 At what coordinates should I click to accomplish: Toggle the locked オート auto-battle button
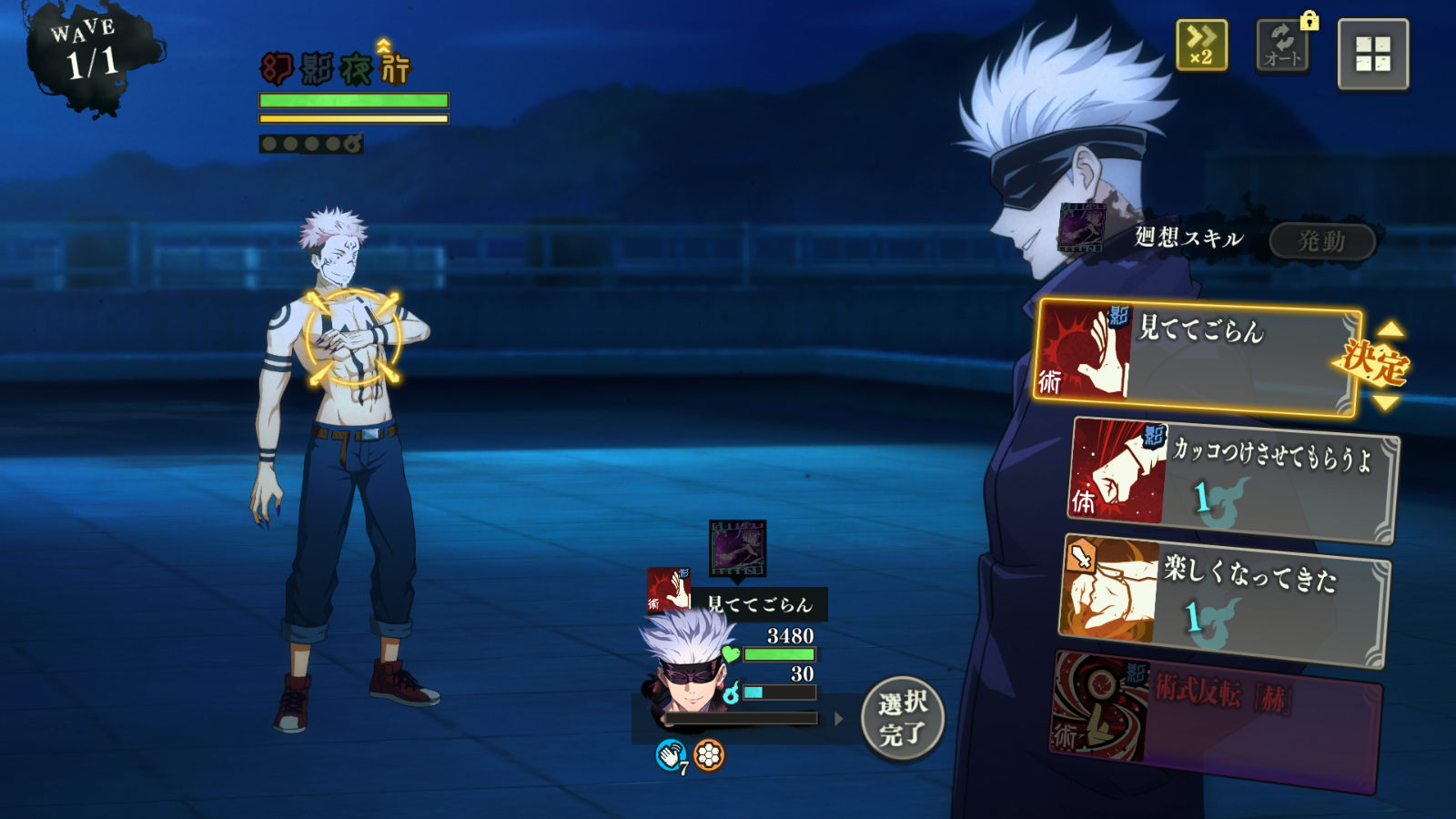(x=1282, y=45)
